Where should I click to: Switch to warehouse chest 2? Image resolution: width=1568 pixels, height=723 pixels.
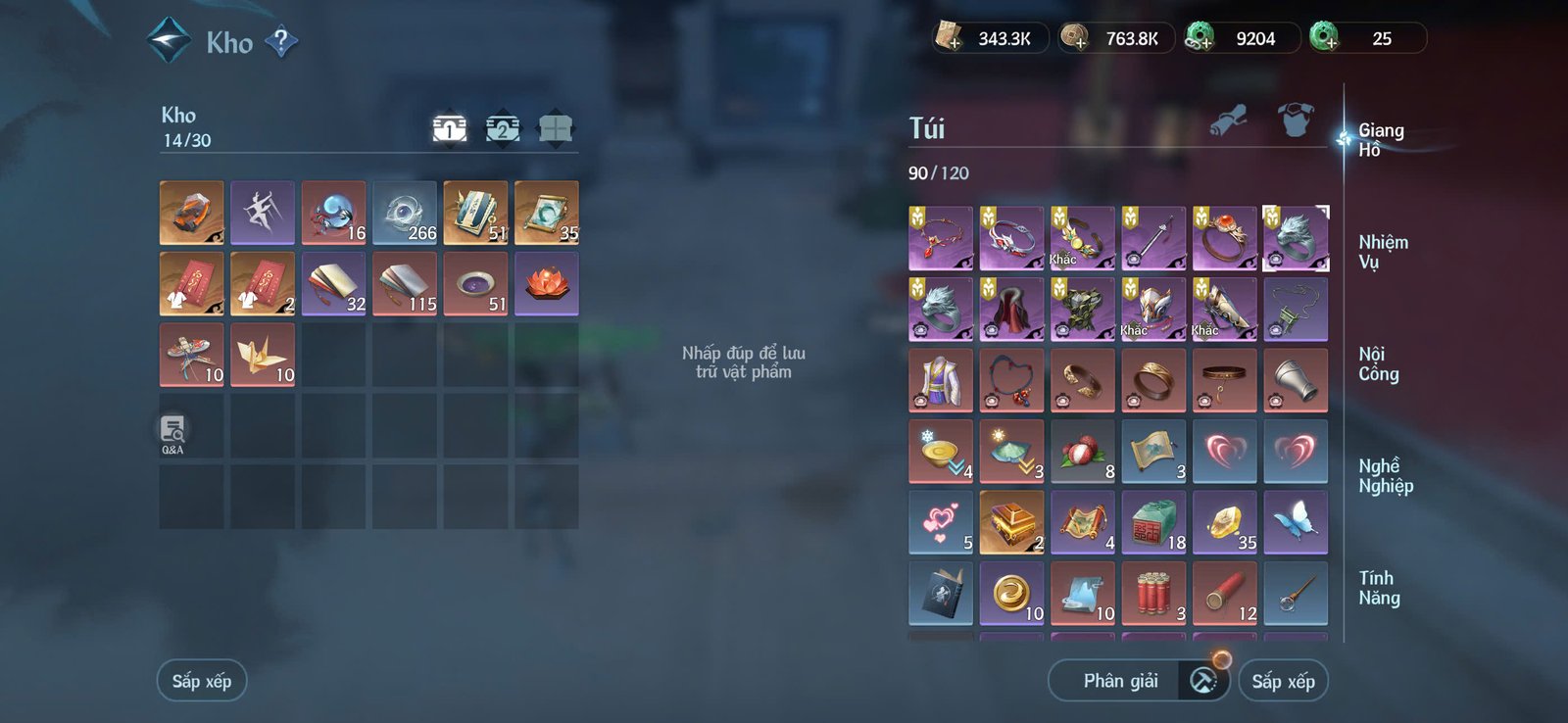pos(503,128)
